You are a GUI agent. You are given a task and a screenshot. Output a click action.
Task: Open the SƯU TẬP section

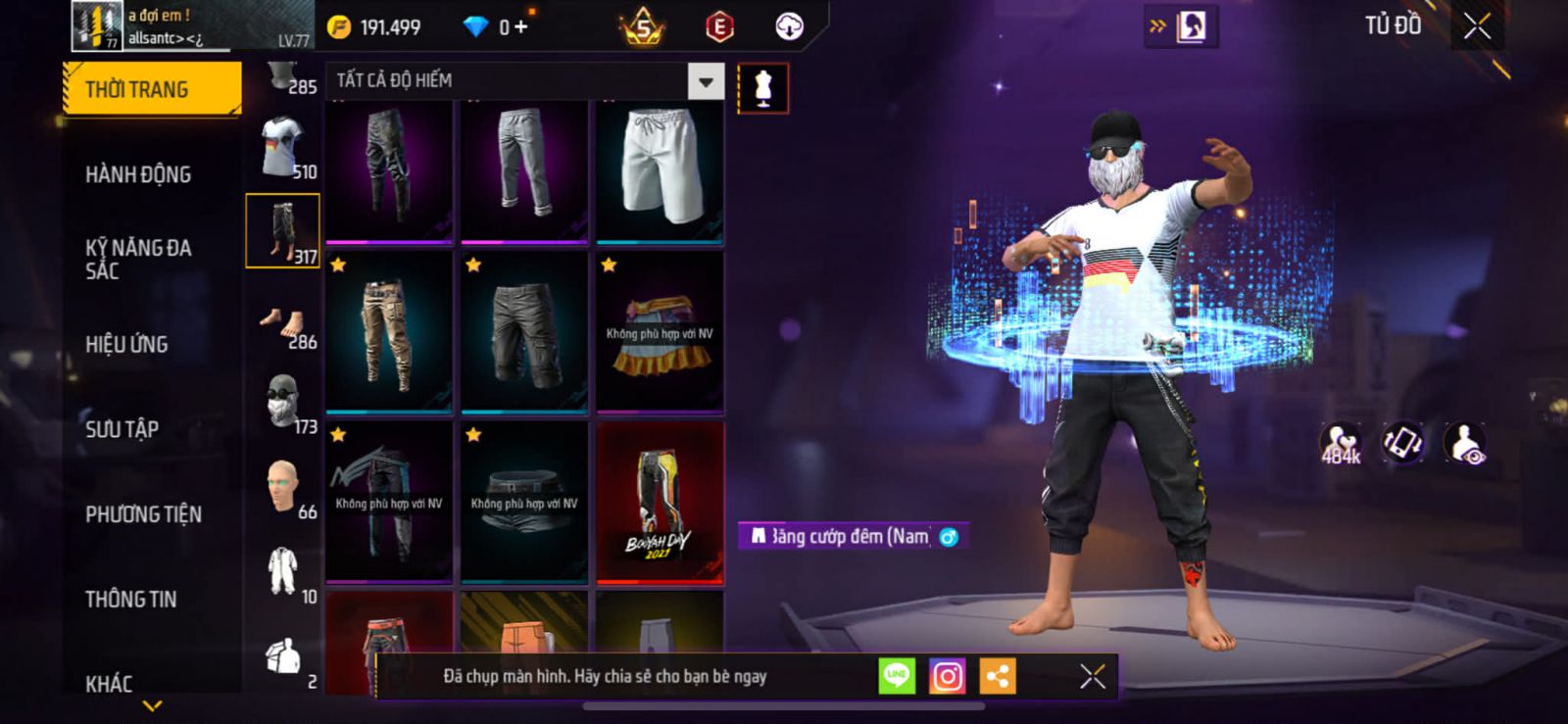coord(122,429)
